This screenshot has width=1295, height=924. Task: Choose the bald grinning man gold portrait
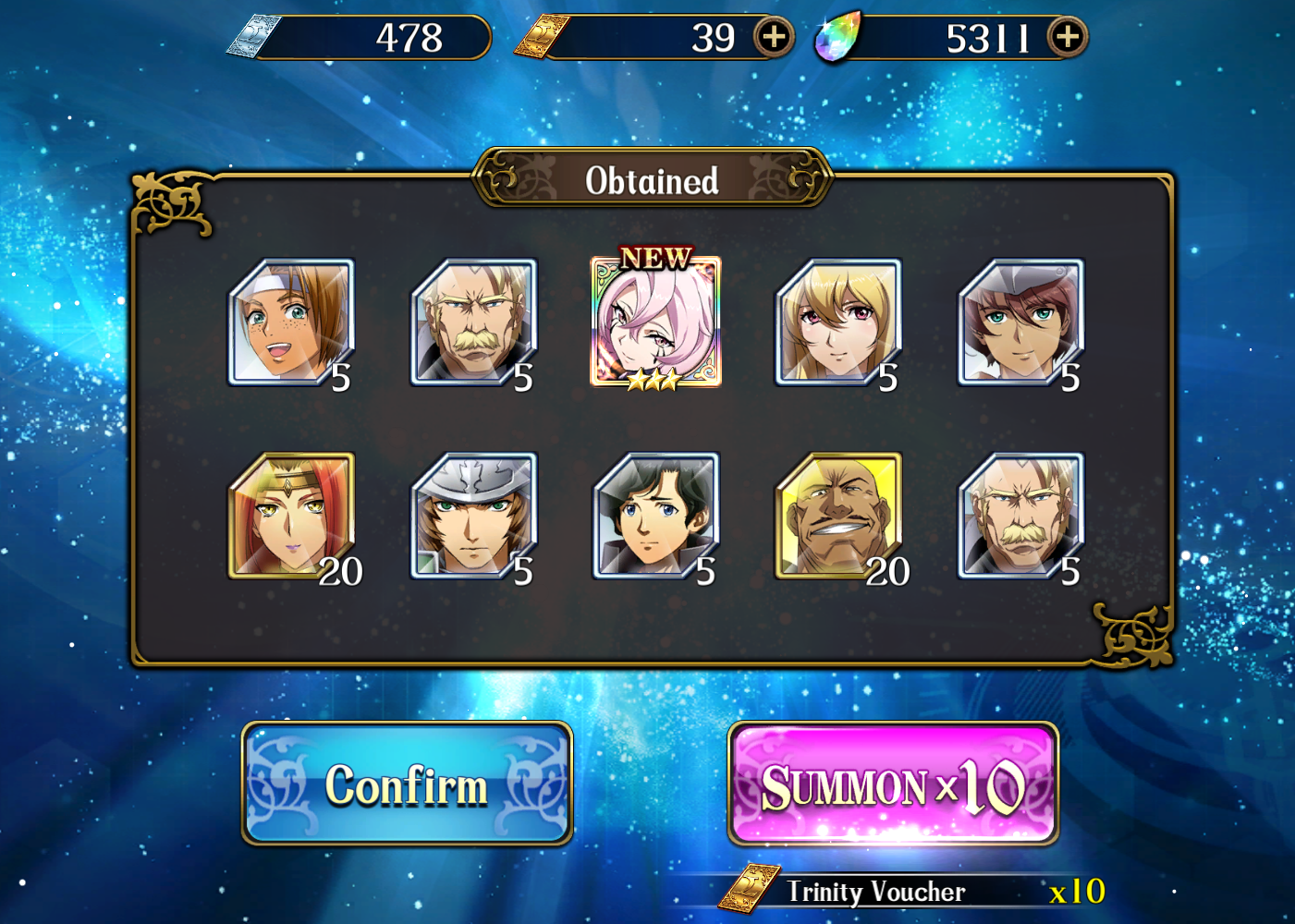point(837,516)
